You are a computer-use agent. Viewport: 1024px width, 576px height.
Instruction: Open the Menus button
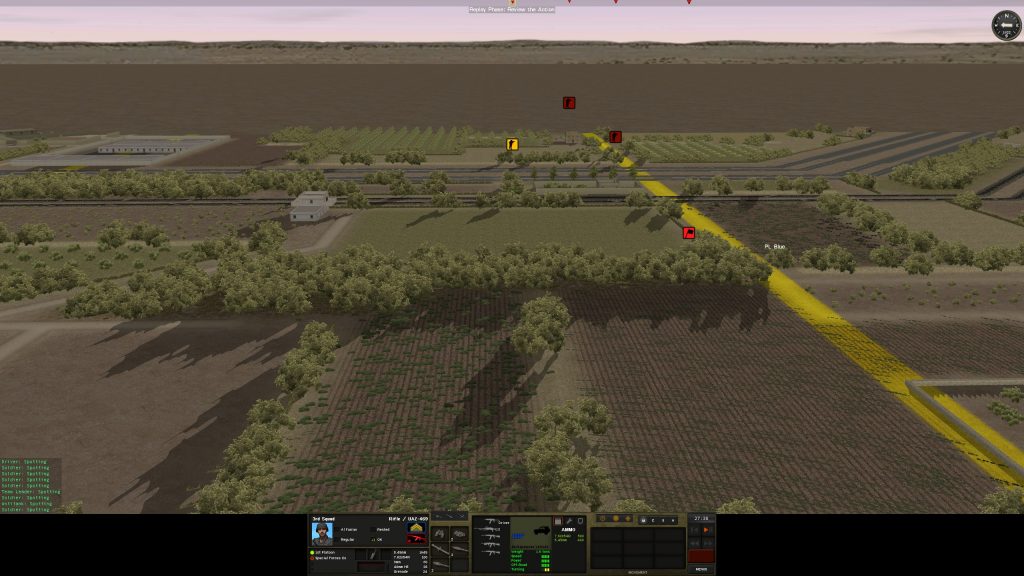[x=701, y=569]
